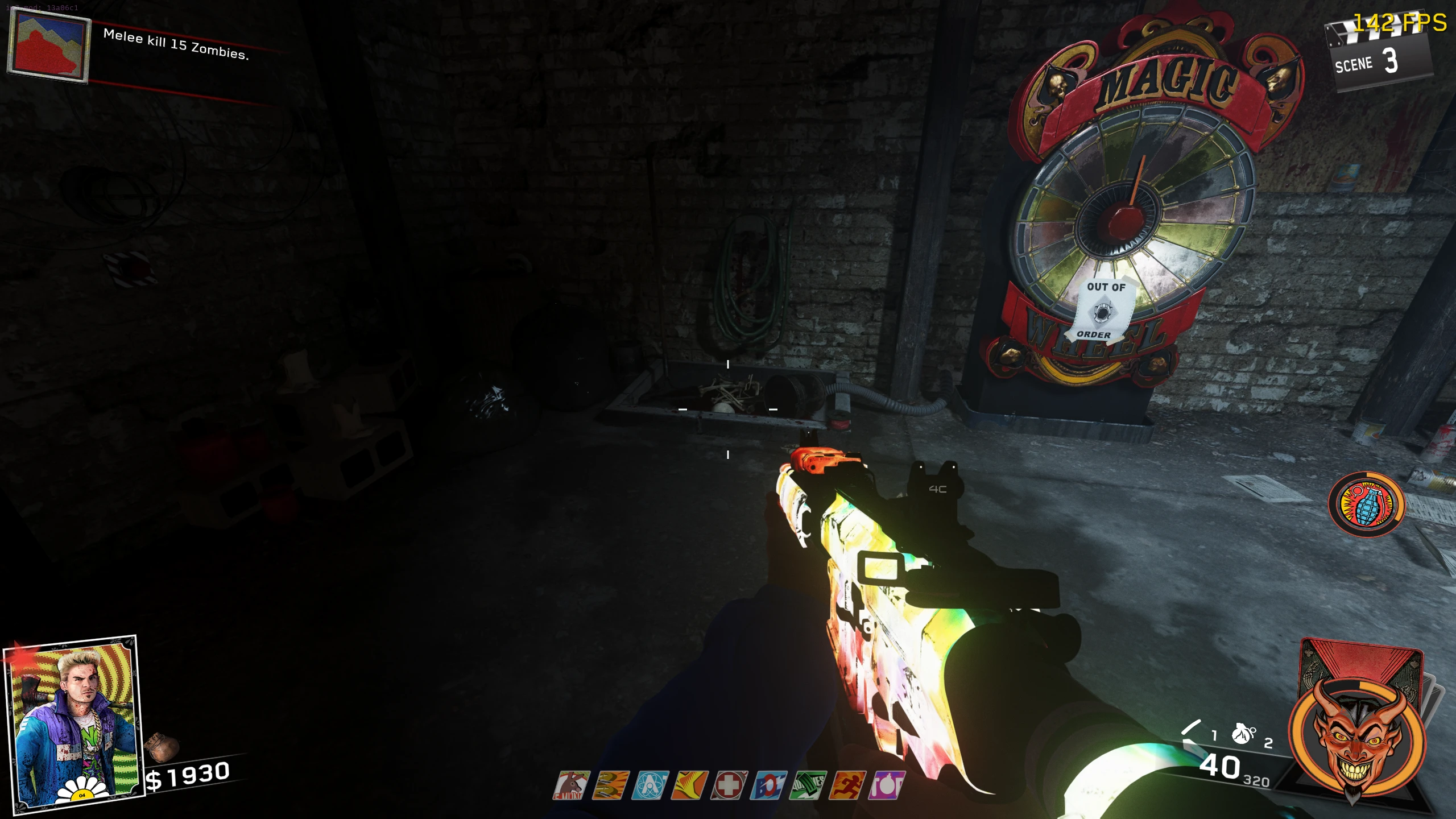Select the yellow slapping hand perk
Image resolution: width=1456 pixels, height=819 pixels.
pos(689,785)
